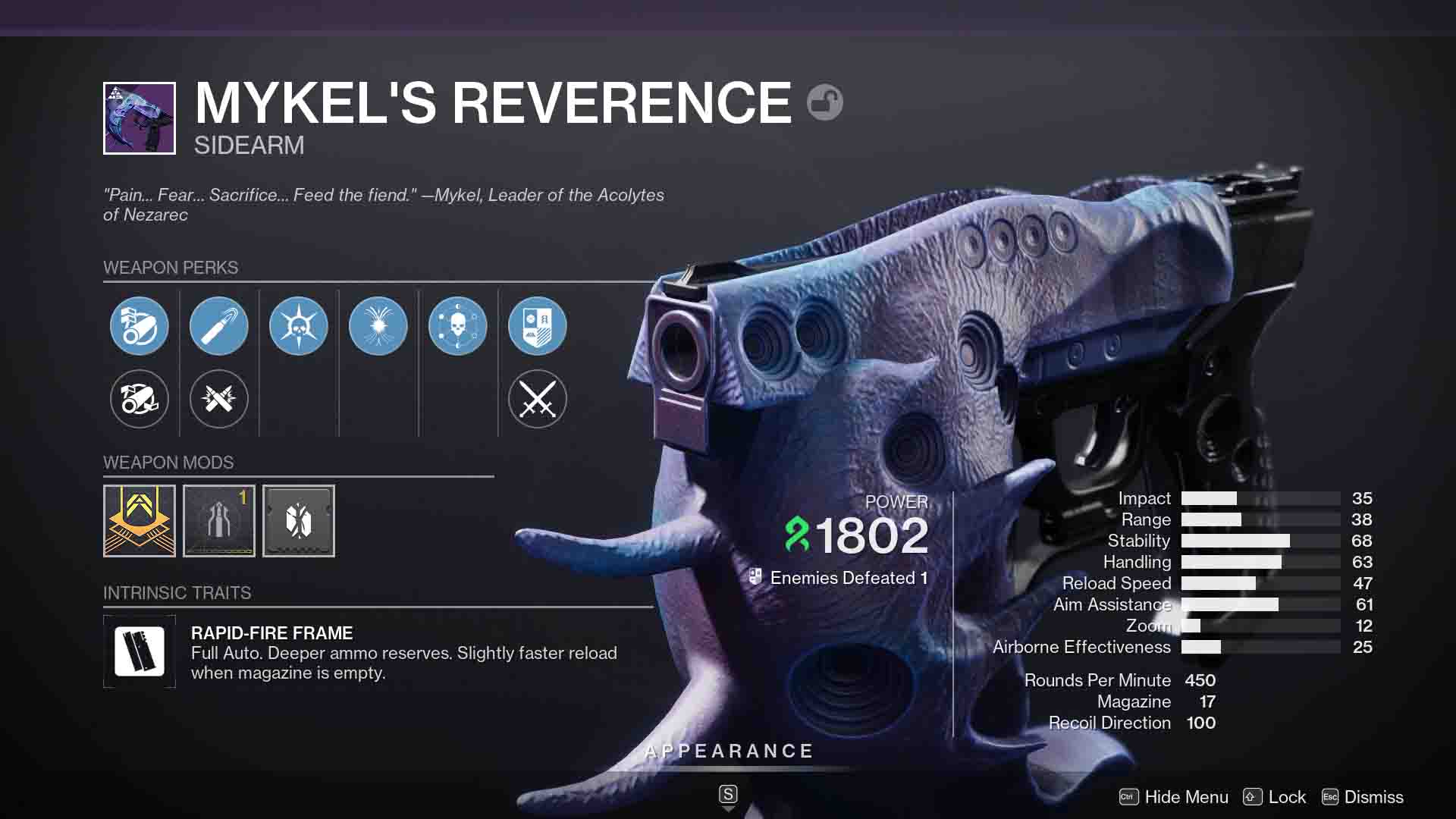
Task: Inspect the skull-and-sun trait perk
Action: 299,325
